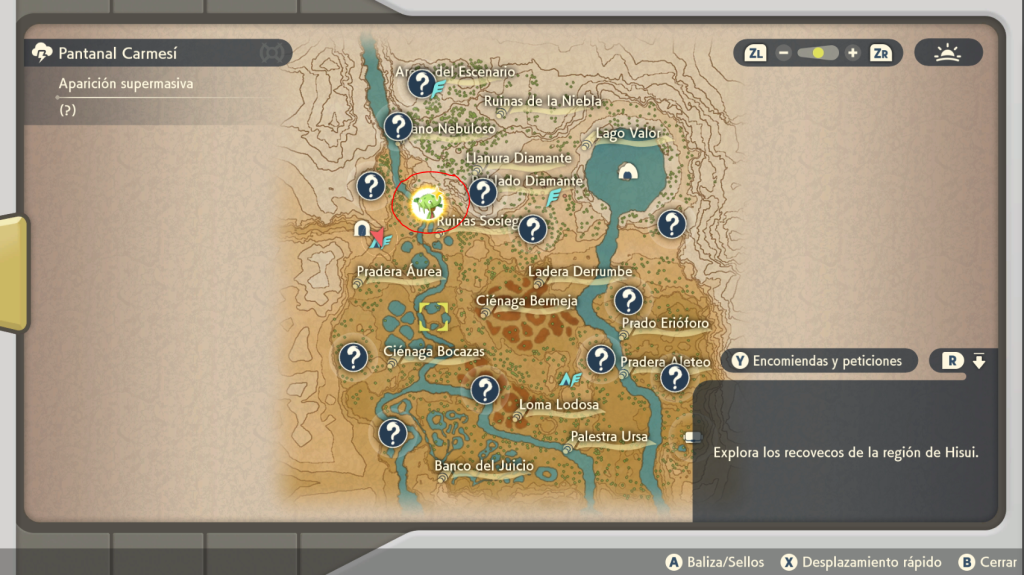This screenshot has width=1024, height=575.
Task: Select the question mark above Banco del Juicio
Action: pos(393,433)
